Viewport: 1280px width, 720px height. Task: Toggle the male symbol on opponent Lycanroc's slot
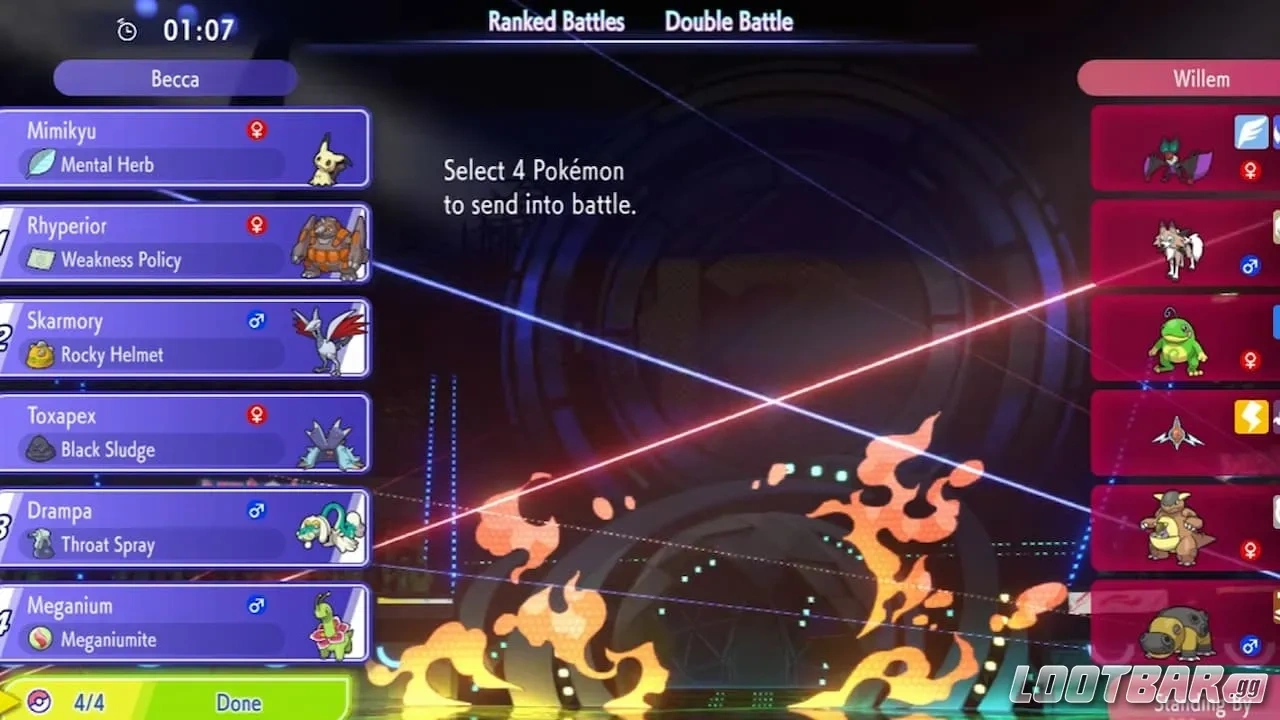tap(1251, 266)
